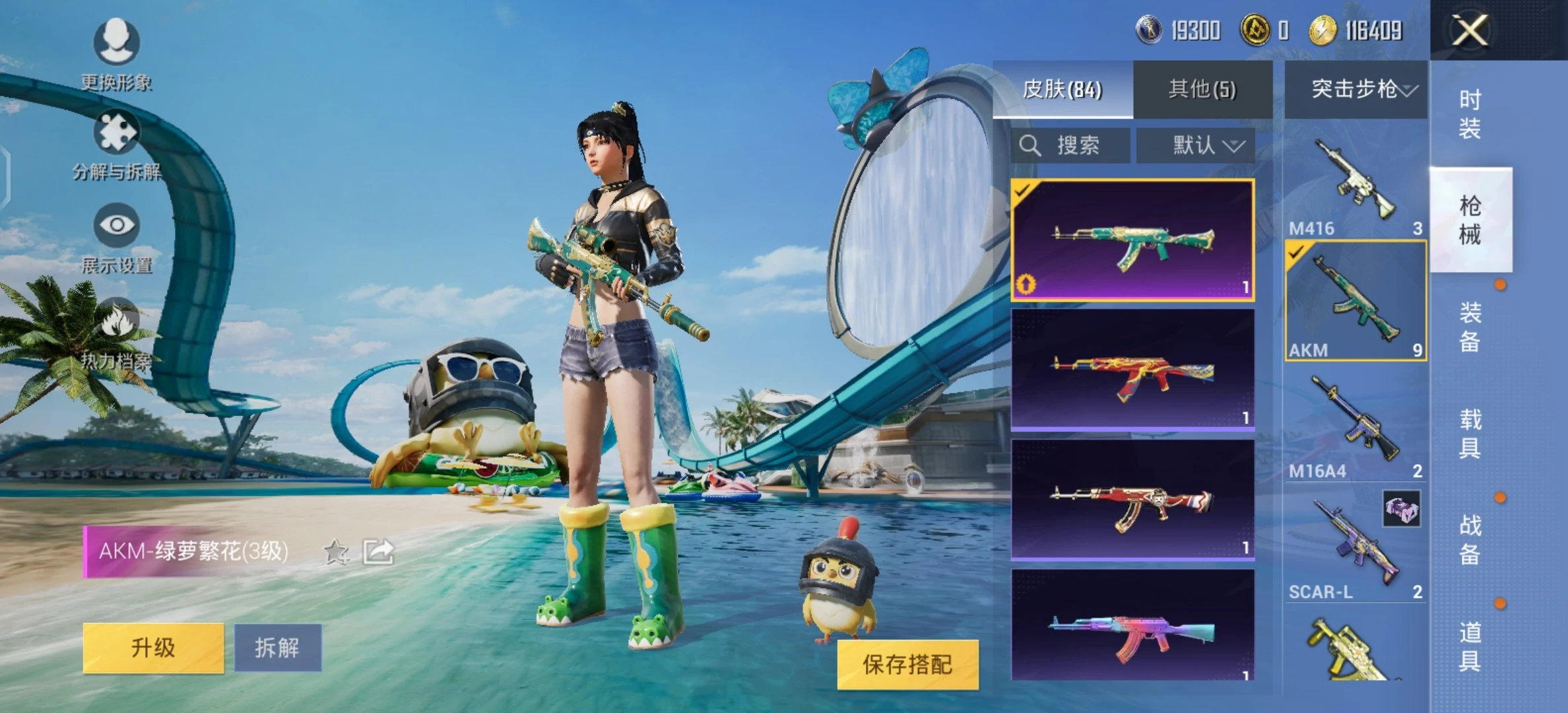Viewport: 1568px width, 713px height.
Task: Switch to the 皮肤(84) skins tab
Action: pyautogui.click(x=1062, y=89)
